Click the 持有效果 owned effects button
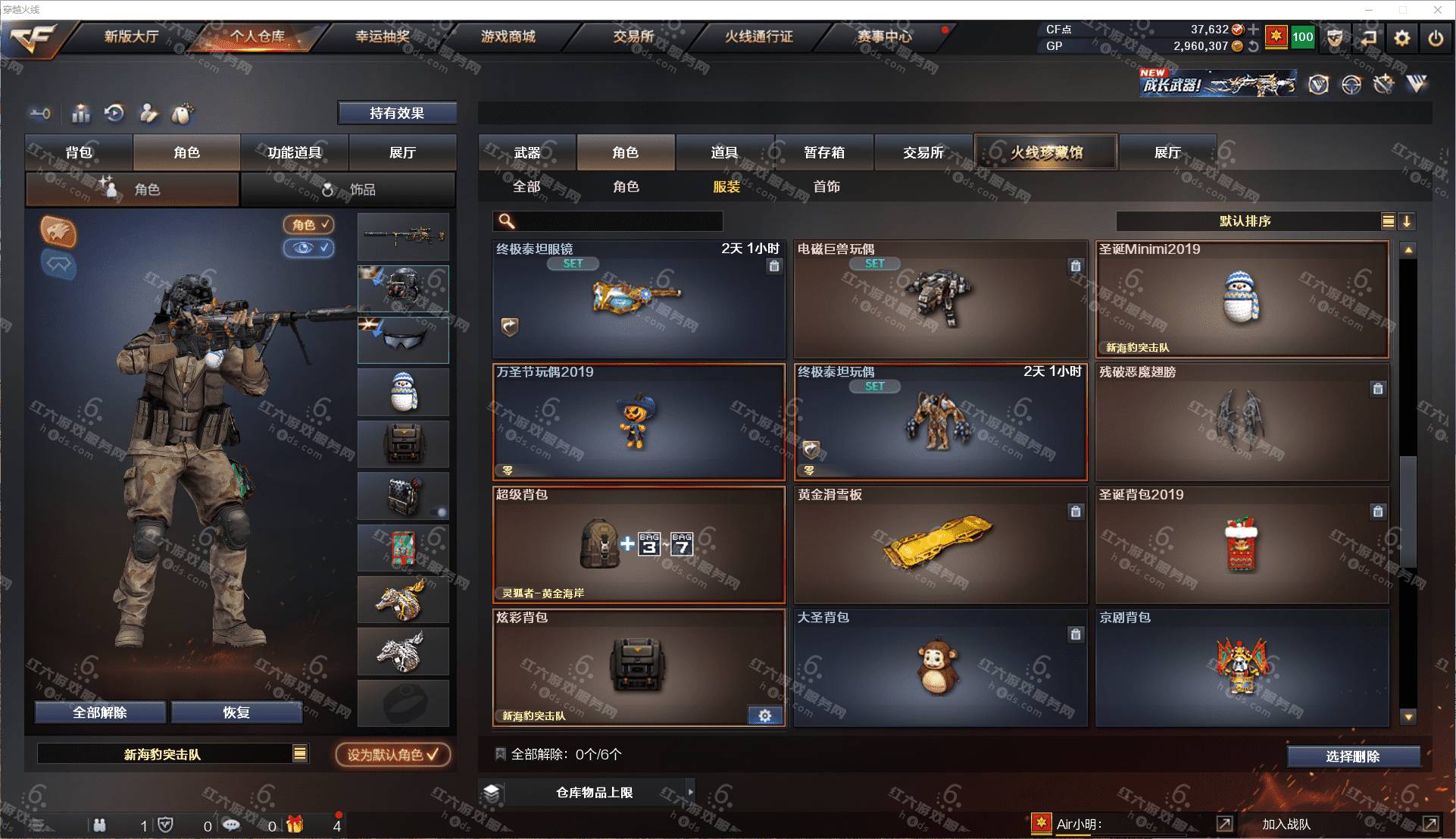The width and height of the screenshot is (1456, 839). click(397, 113)
